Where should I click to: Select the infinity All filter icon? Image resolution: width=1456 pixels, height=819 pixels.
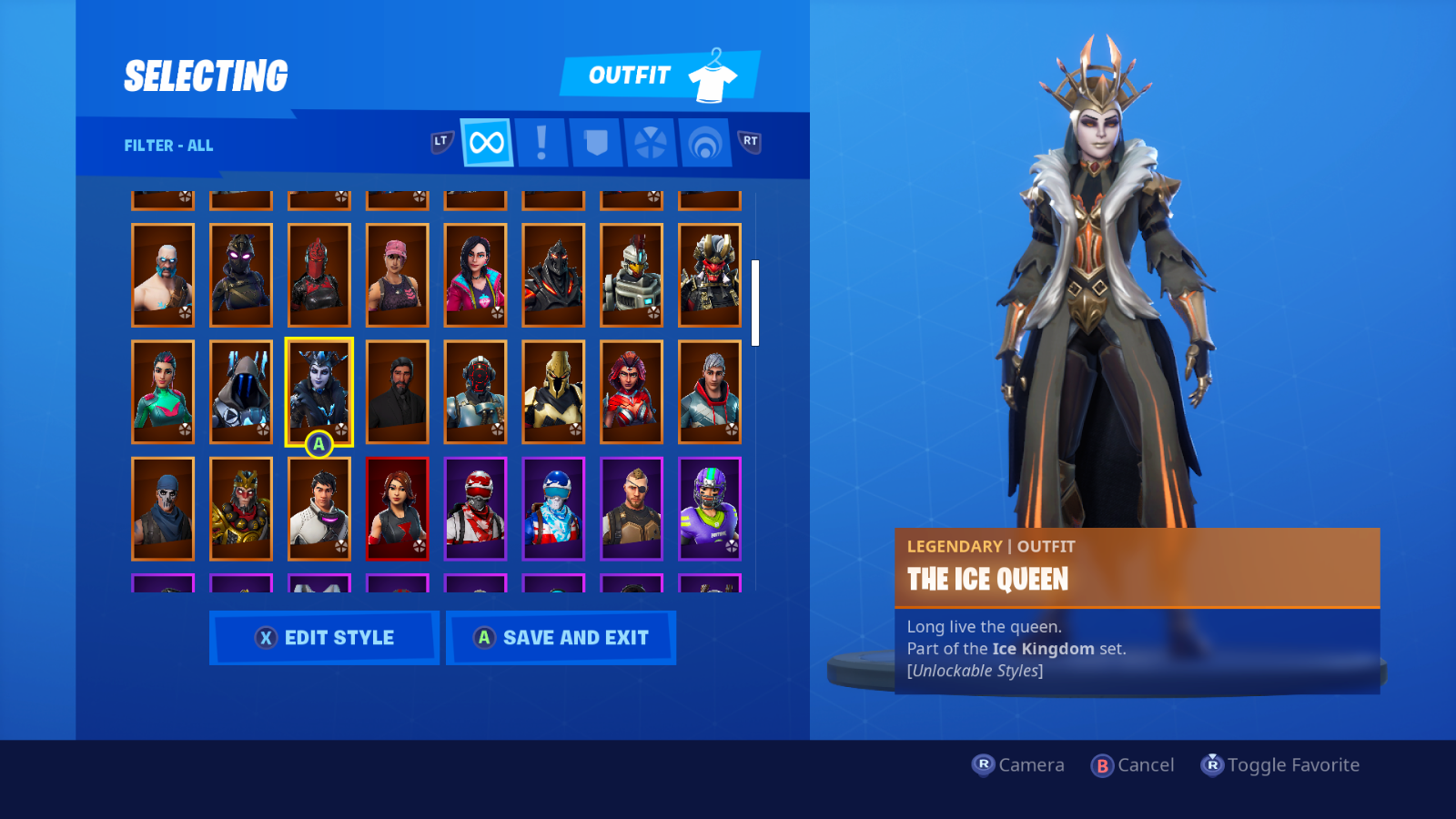[x=486, y=142]
